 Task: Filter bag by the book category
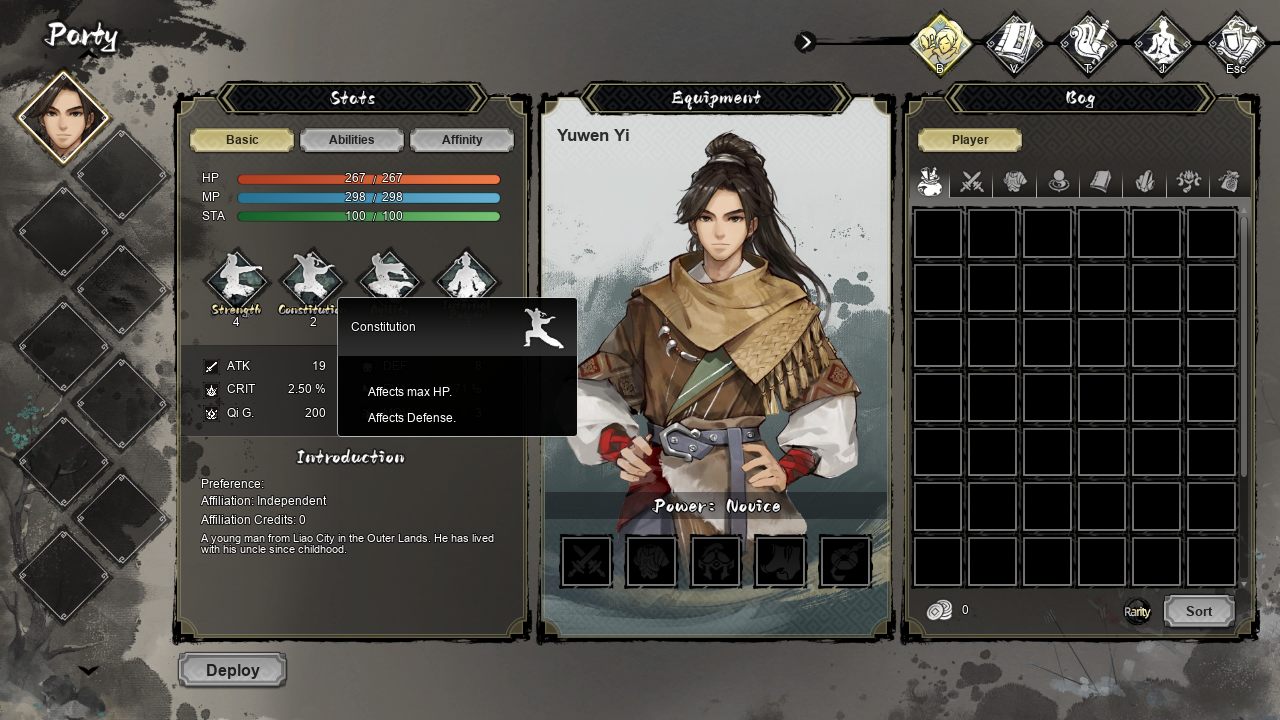1101,182
